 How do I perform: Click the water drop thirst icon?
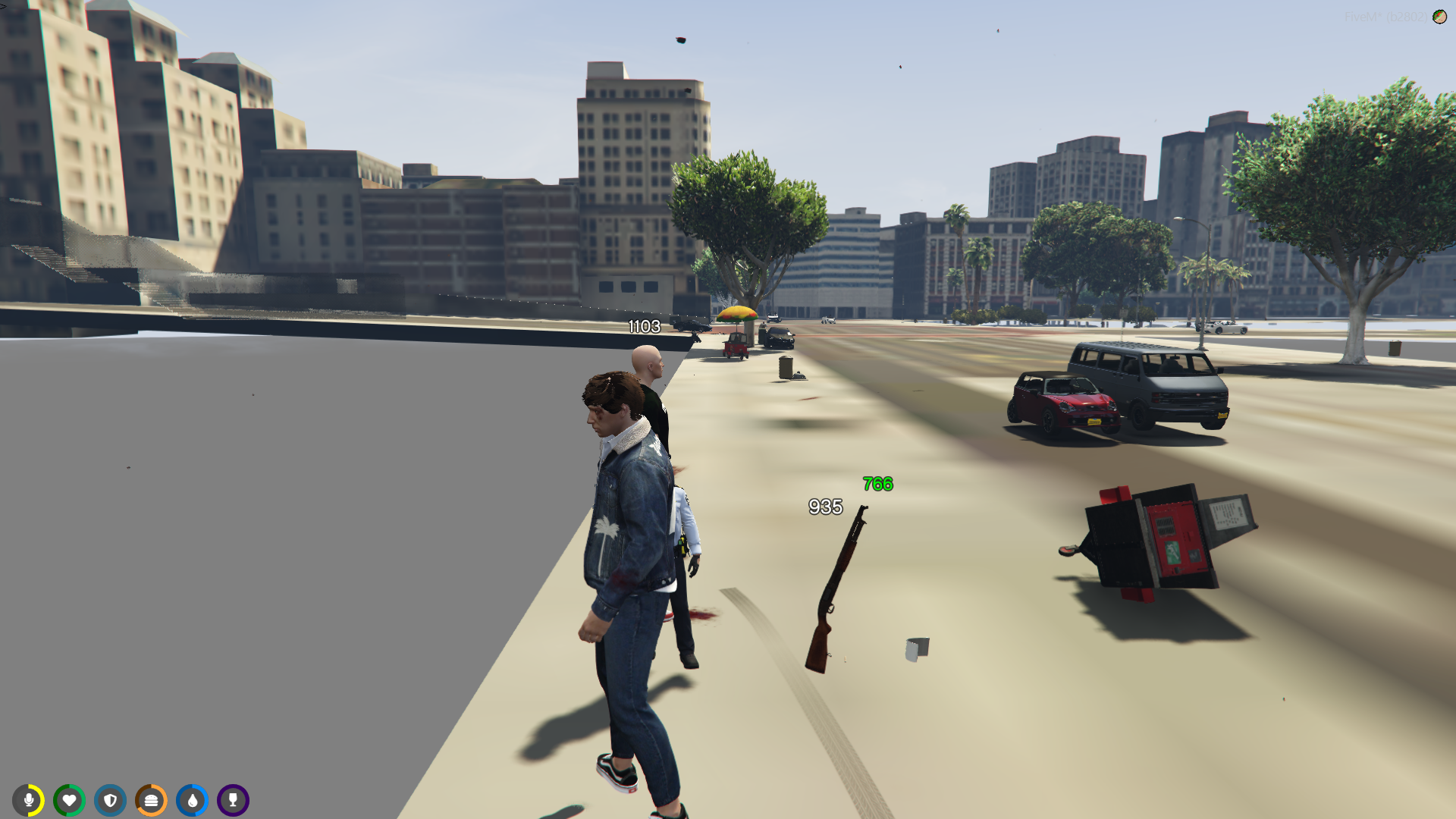(x=192, y=800)
